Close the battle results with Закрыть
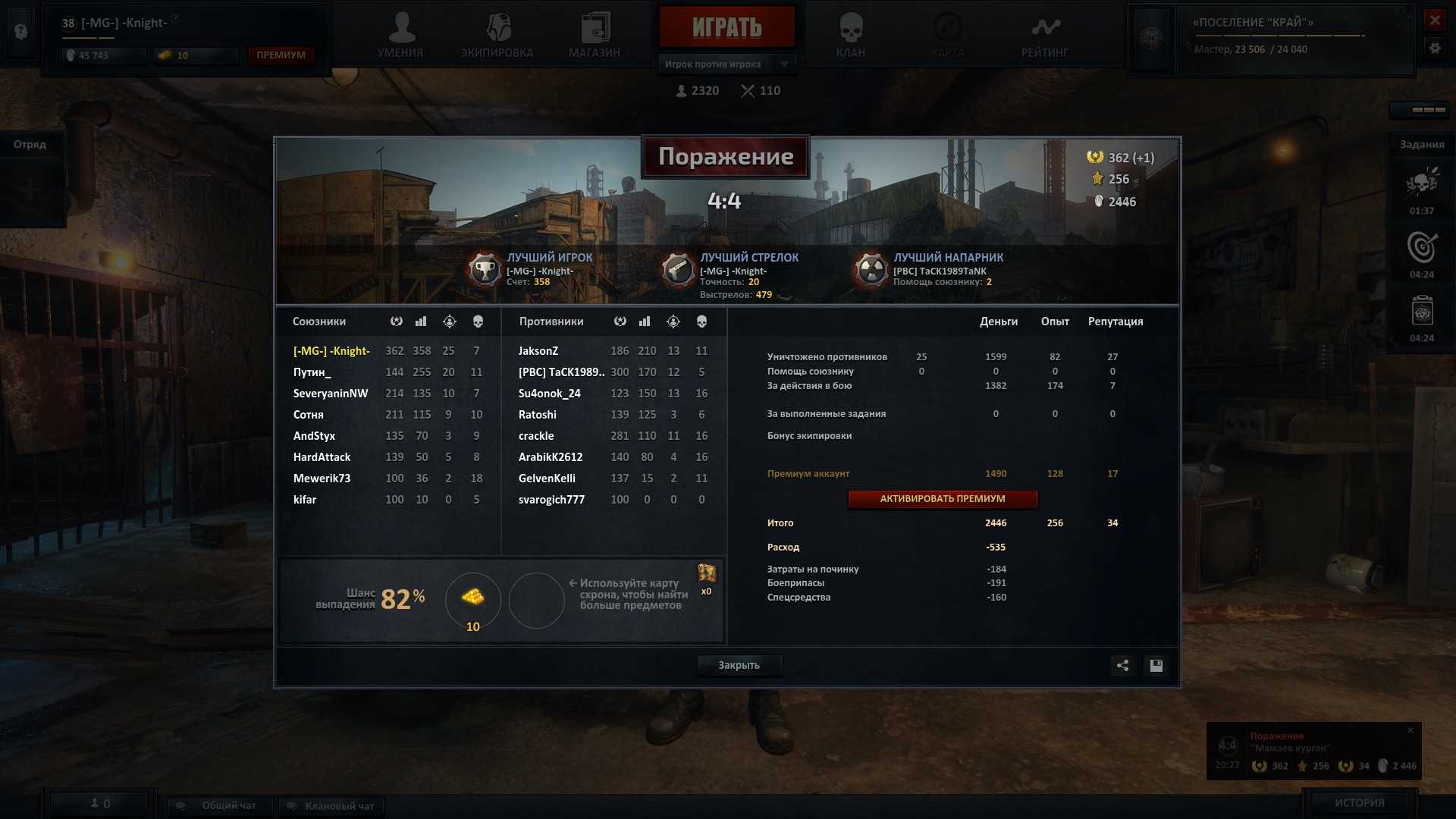The height and width of the screenshot is (819, 1456). click(x=739, y=665)
